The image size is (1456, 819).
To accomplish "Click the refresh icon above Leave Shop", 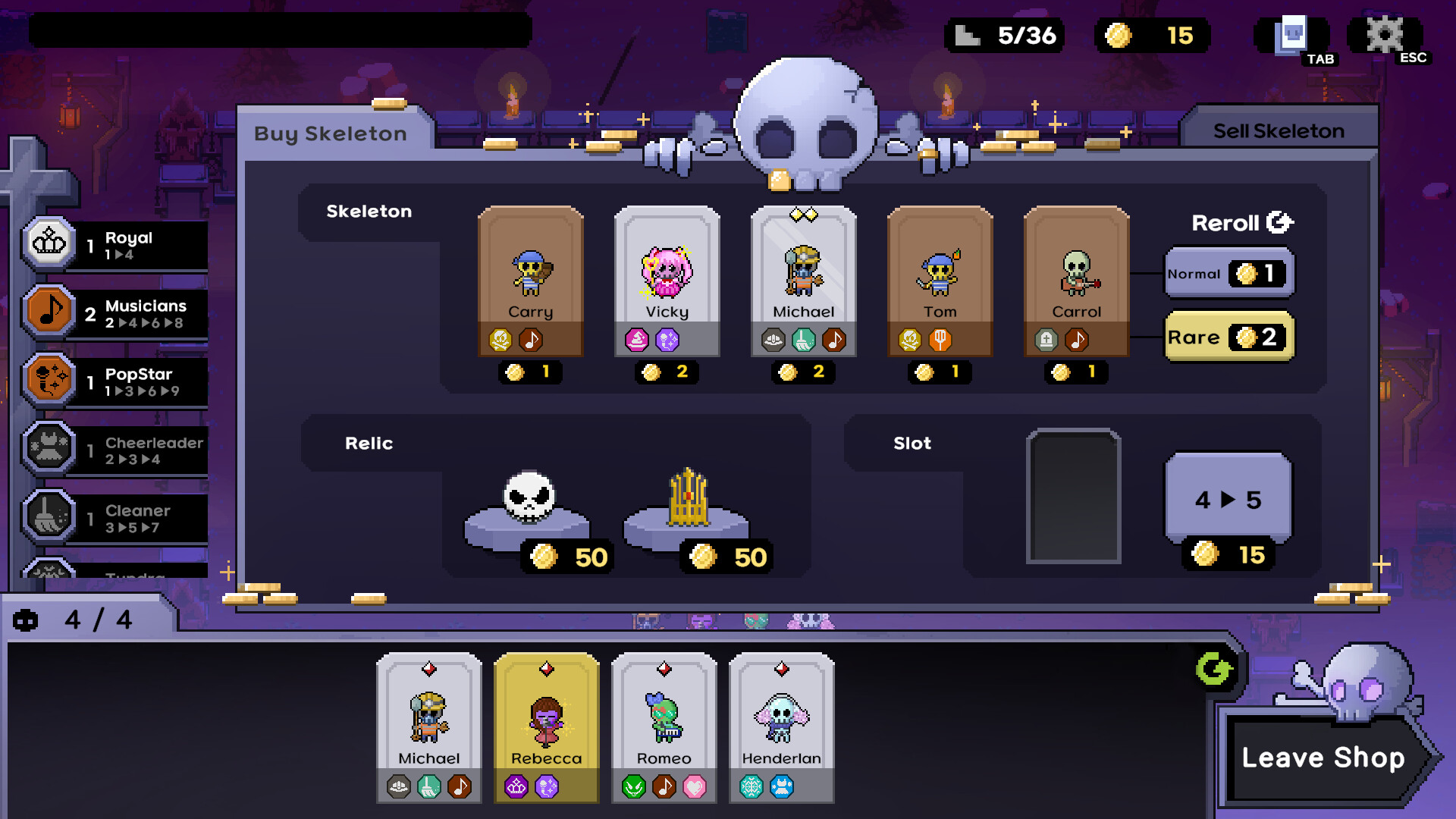I will point(1214,670).
